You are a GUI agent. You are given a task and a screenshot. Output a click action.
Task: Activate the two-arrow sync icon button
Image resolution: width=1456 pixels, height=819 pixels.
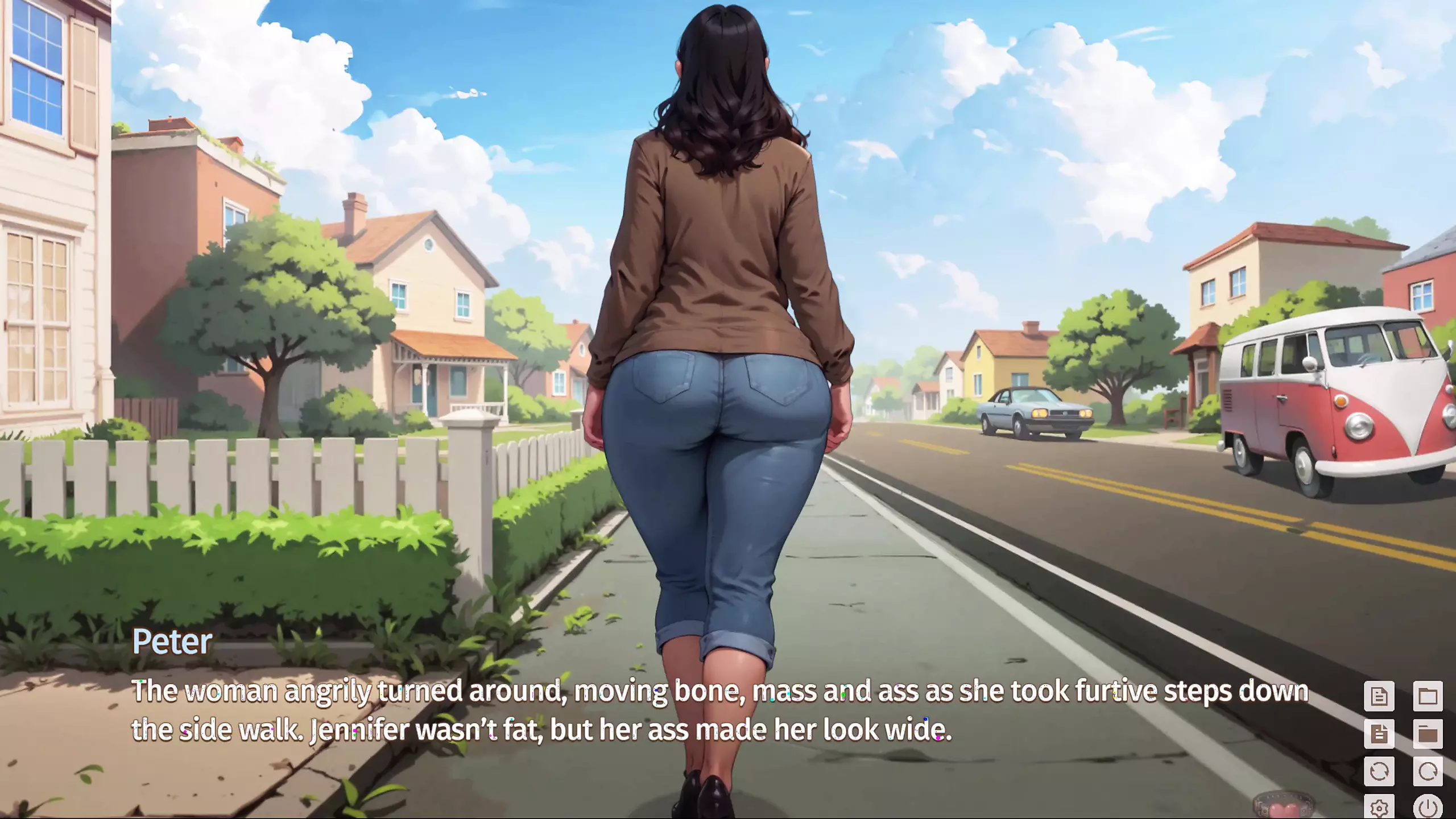pos(1379,771)
